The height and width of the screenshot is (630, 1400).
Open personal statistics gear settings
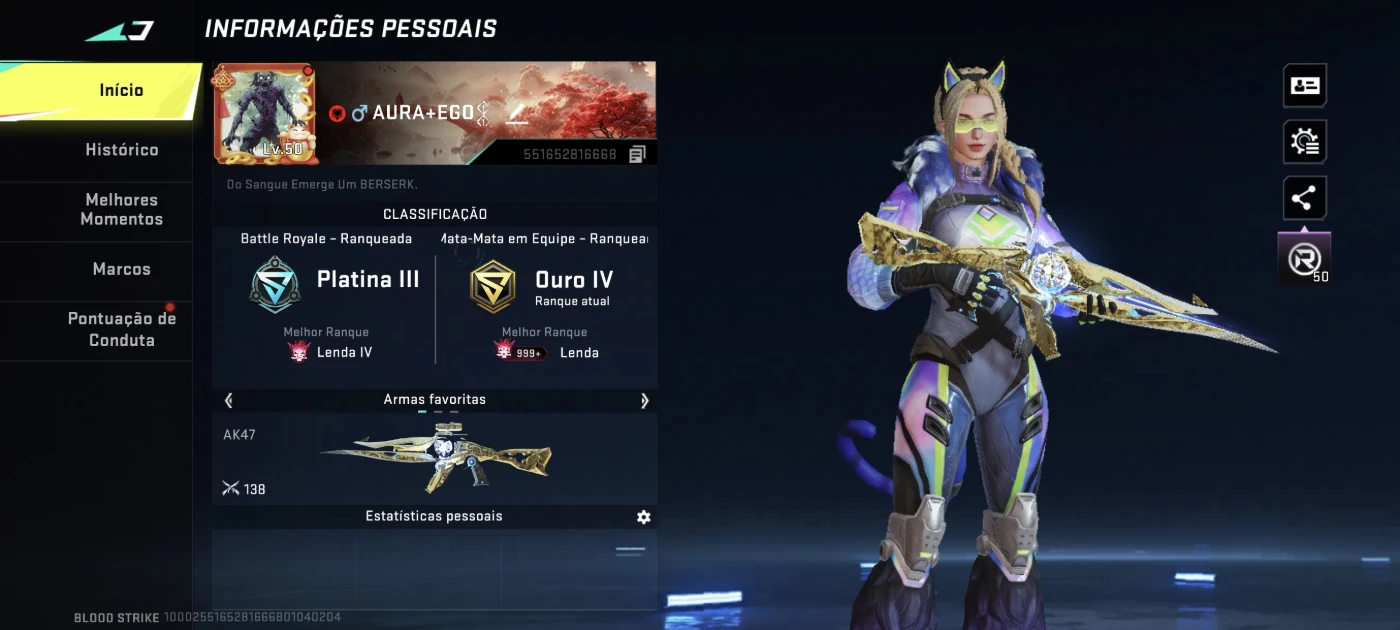(x=643, y=517)
